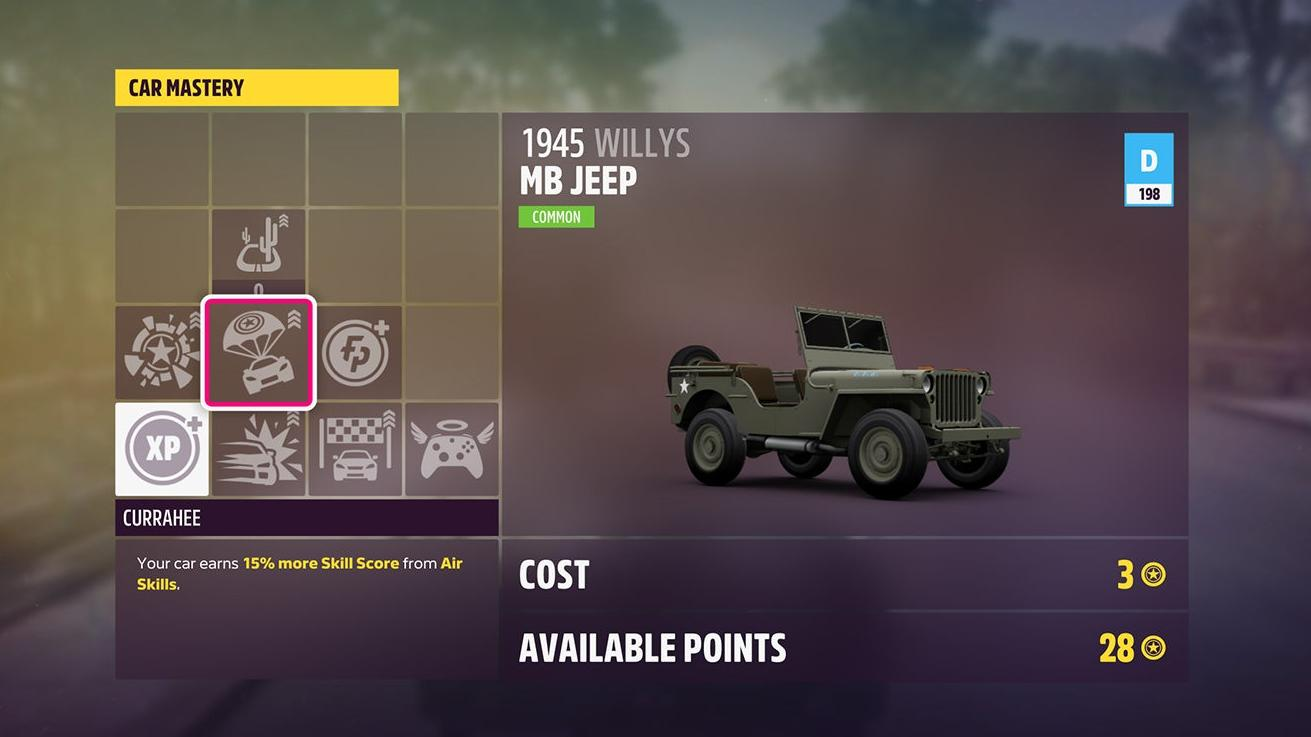Screen dimensions: 1311x737
Task: Select the checkered flag race perk
Action: [355, 449]
